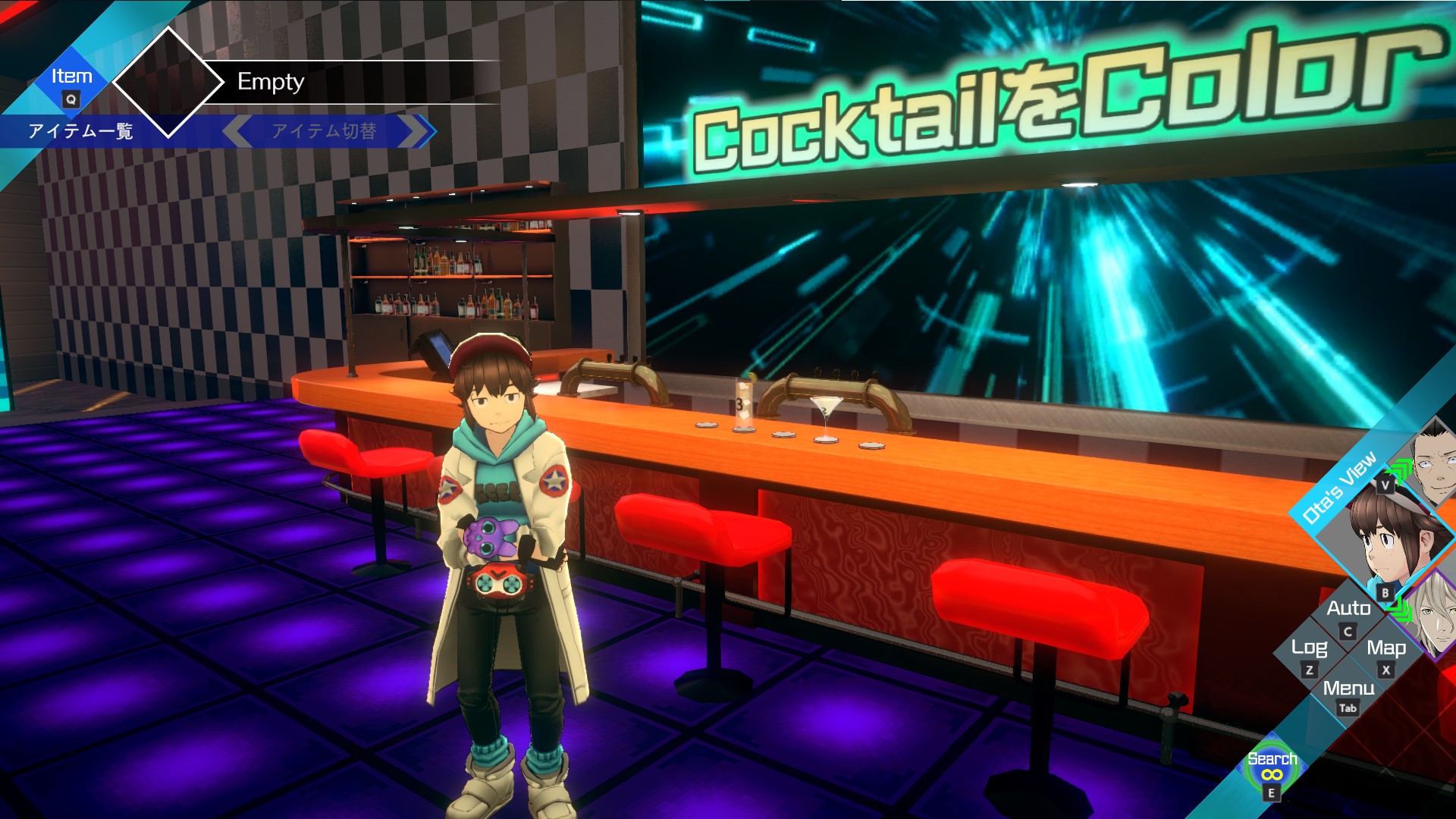
Task: Open the Item list button
Action: (x=71, y=84)
